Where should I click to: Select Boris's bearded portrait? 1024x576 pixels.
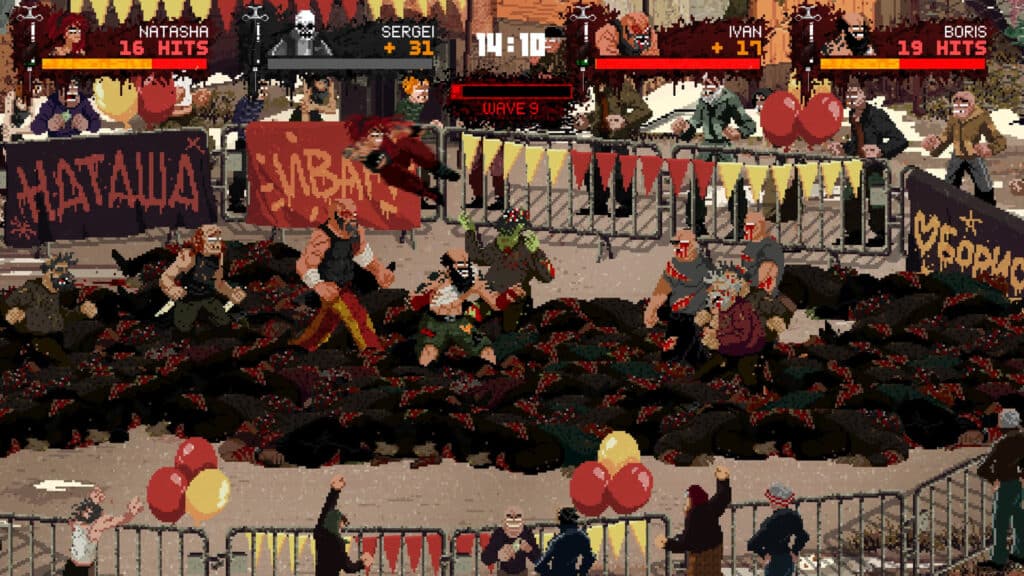(x=850, y=37)
